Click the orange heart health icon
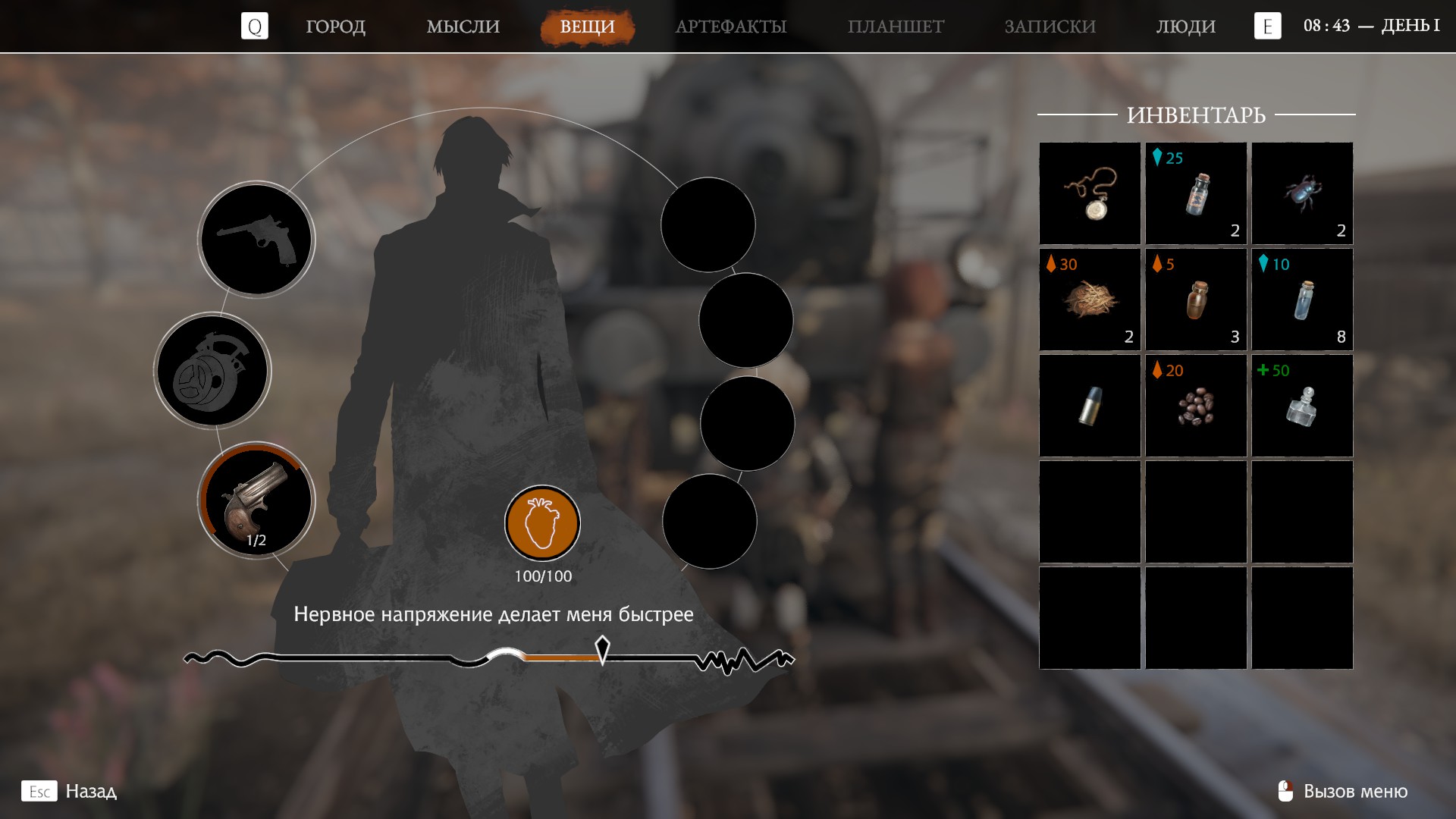This screenshot has height=819, width=1456. pyautogui.click(x=542, y=523)
